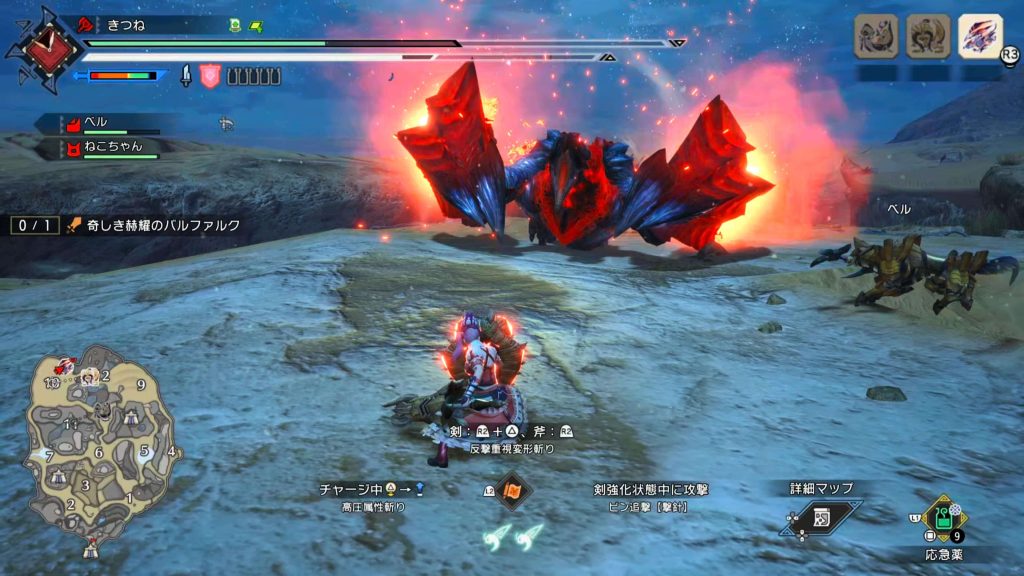Open the minimap of the Sandy Plains
Image resolution: width=1024 pixels, height=576 pixels.
[98, 450]
